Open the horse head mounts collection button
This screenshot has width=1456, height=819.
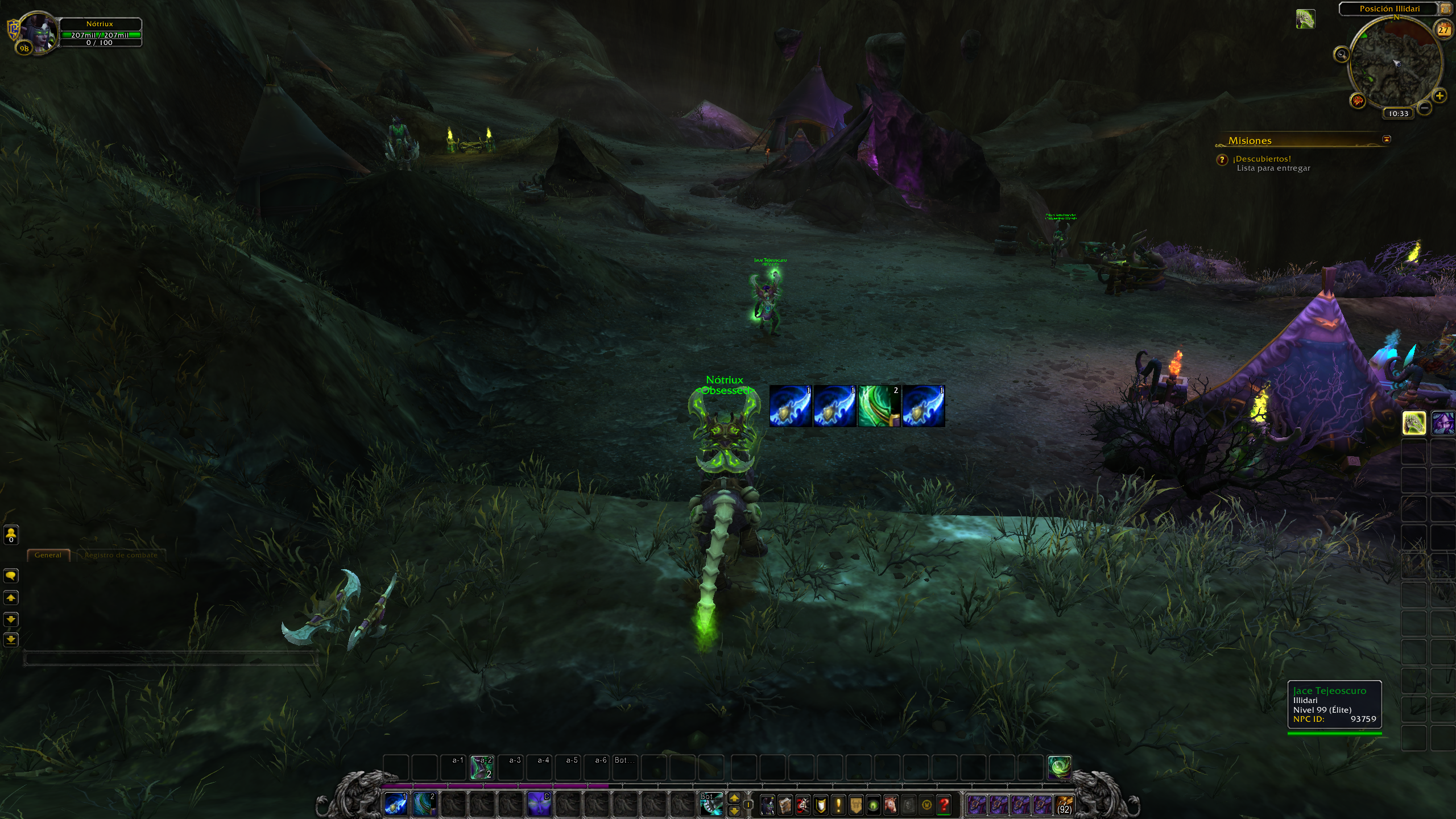891,805
